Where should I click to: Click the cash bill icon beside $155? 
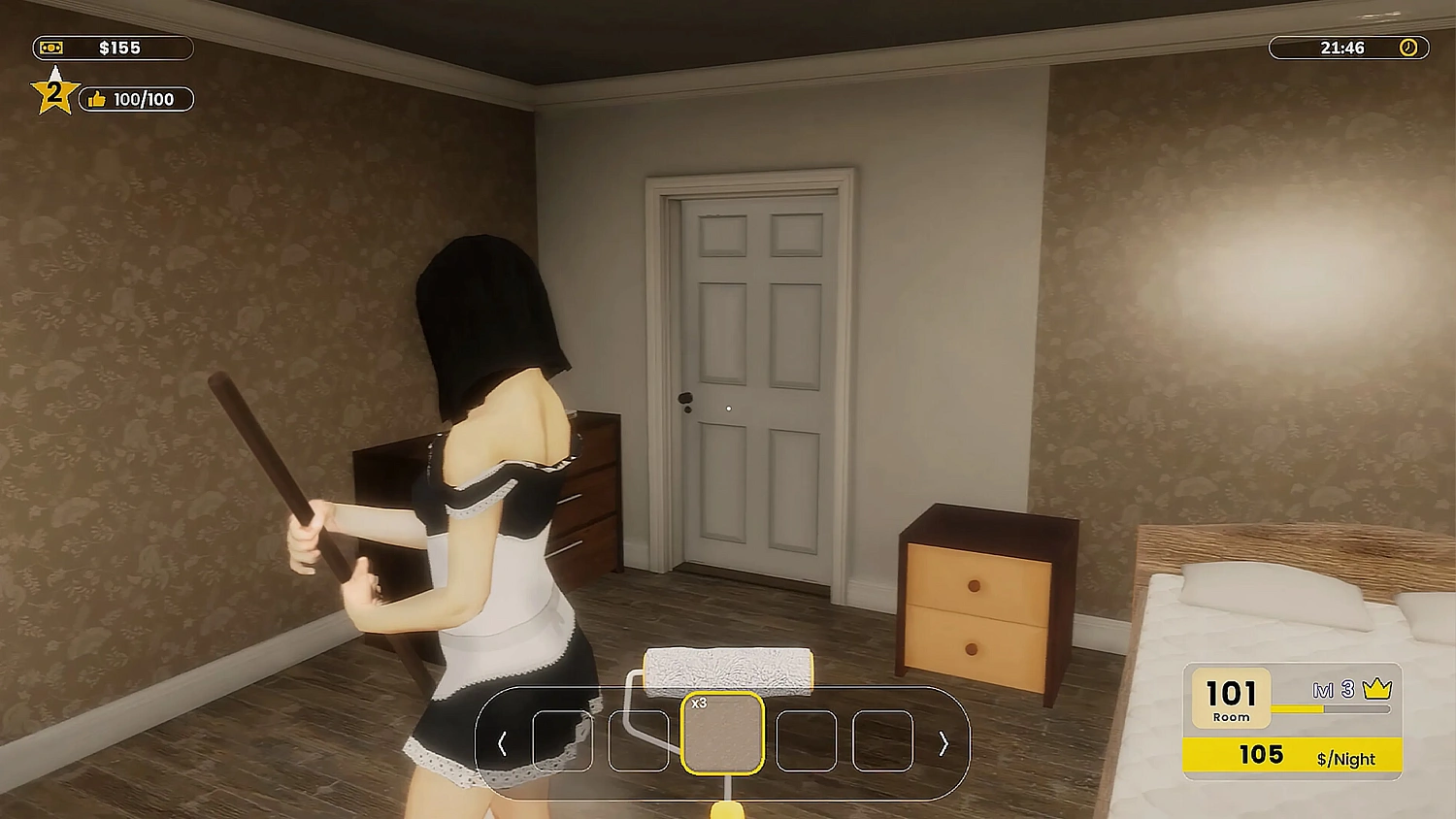(52, 47)
